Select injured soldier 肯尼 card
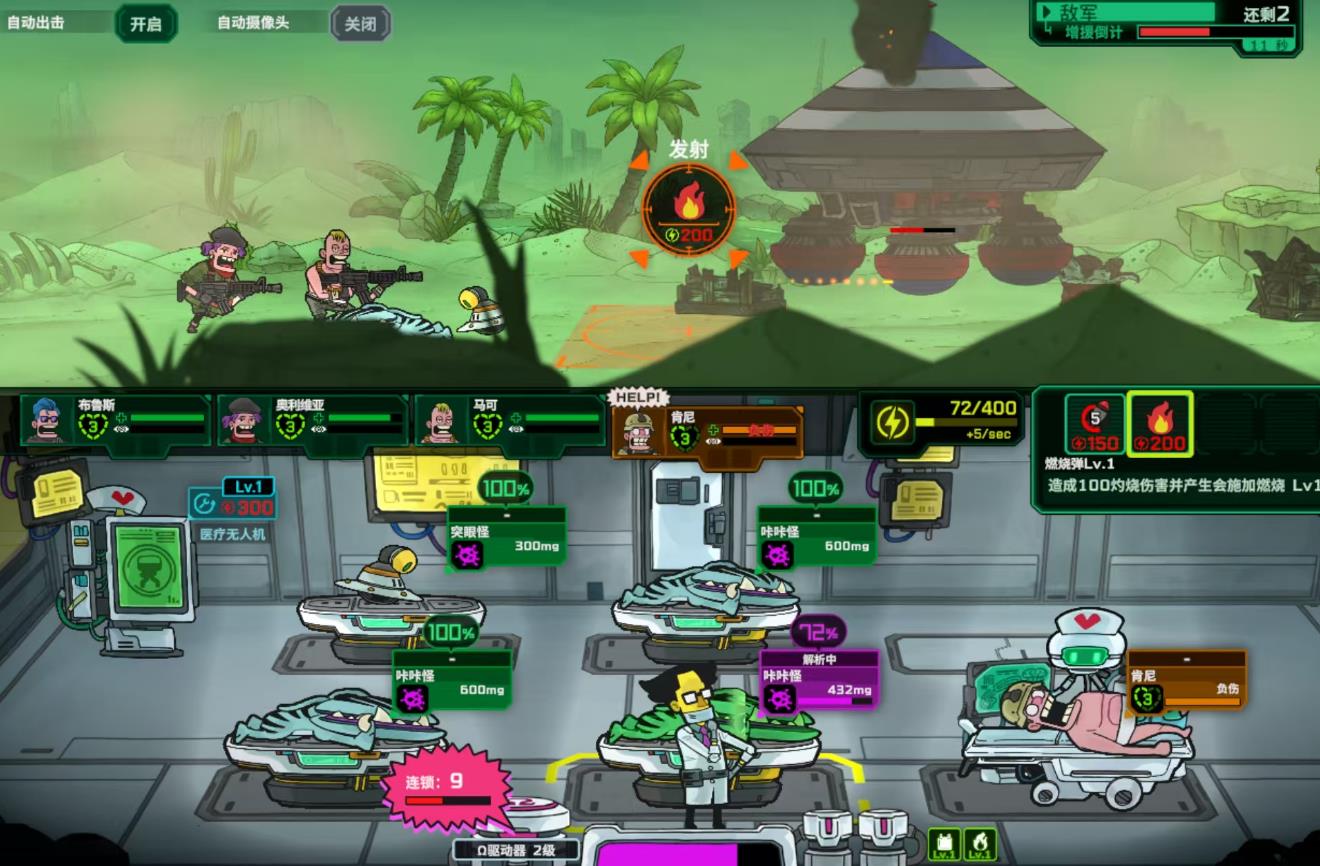Viewport: 1320px width, 866px height. tap(706, 433)
